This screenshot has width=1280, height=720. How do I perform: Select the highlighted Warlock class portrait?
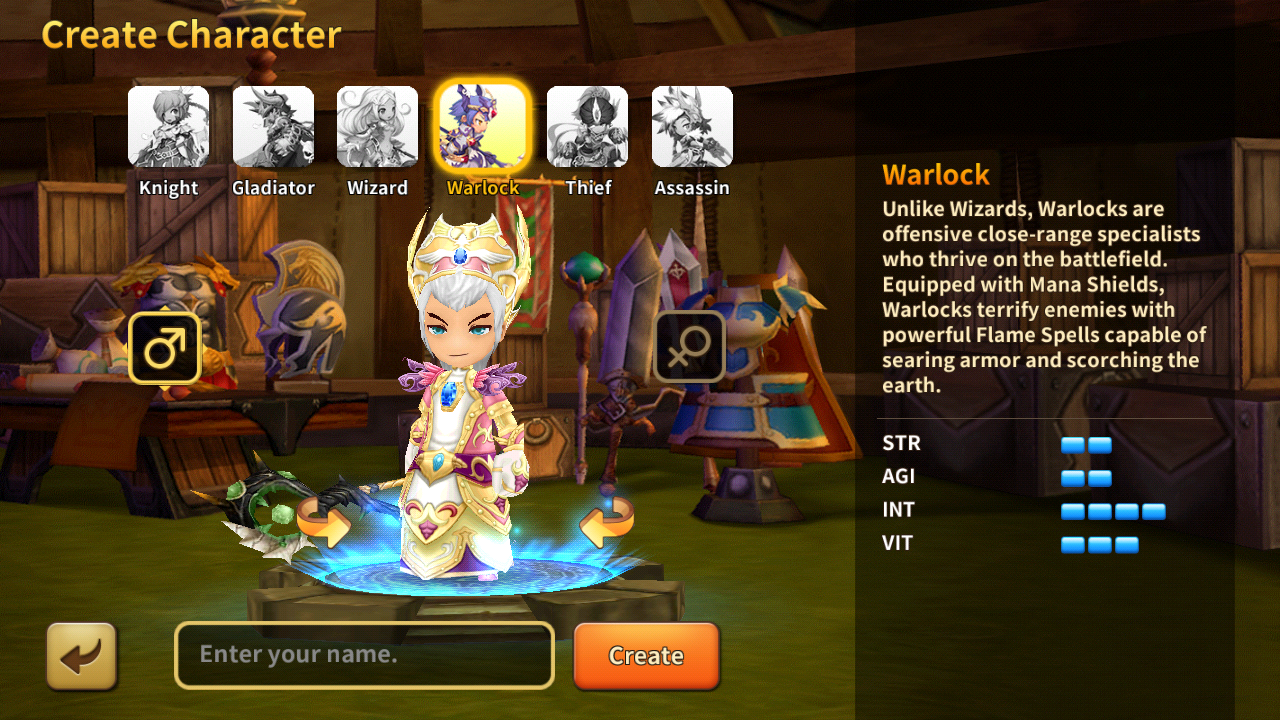[482, 127]
